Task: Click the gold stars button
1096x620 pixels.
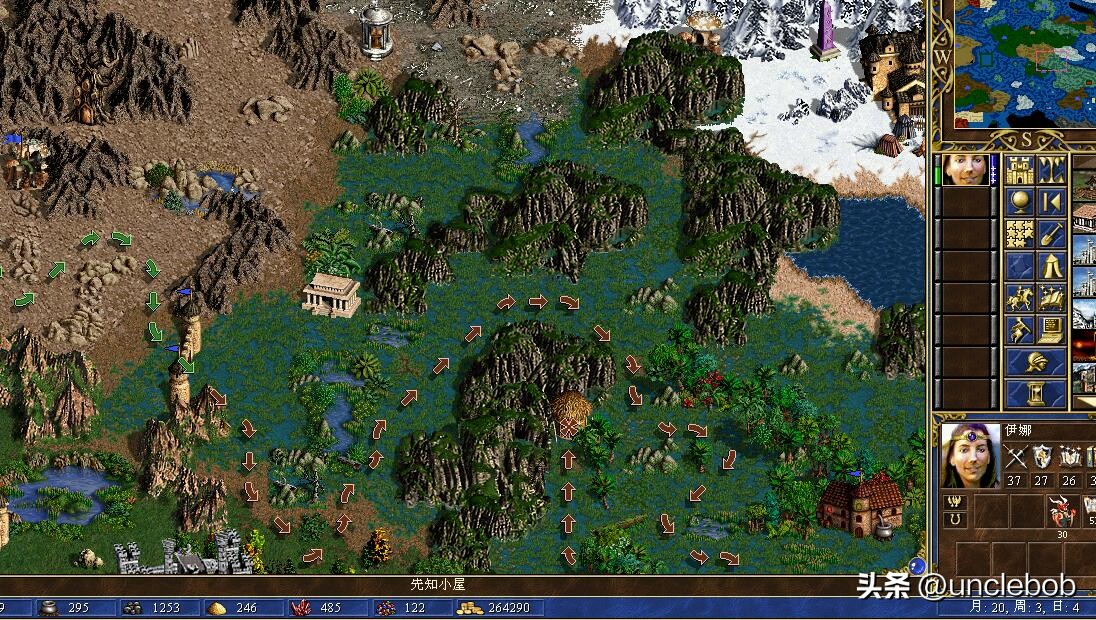Action: click(1019, 234)
